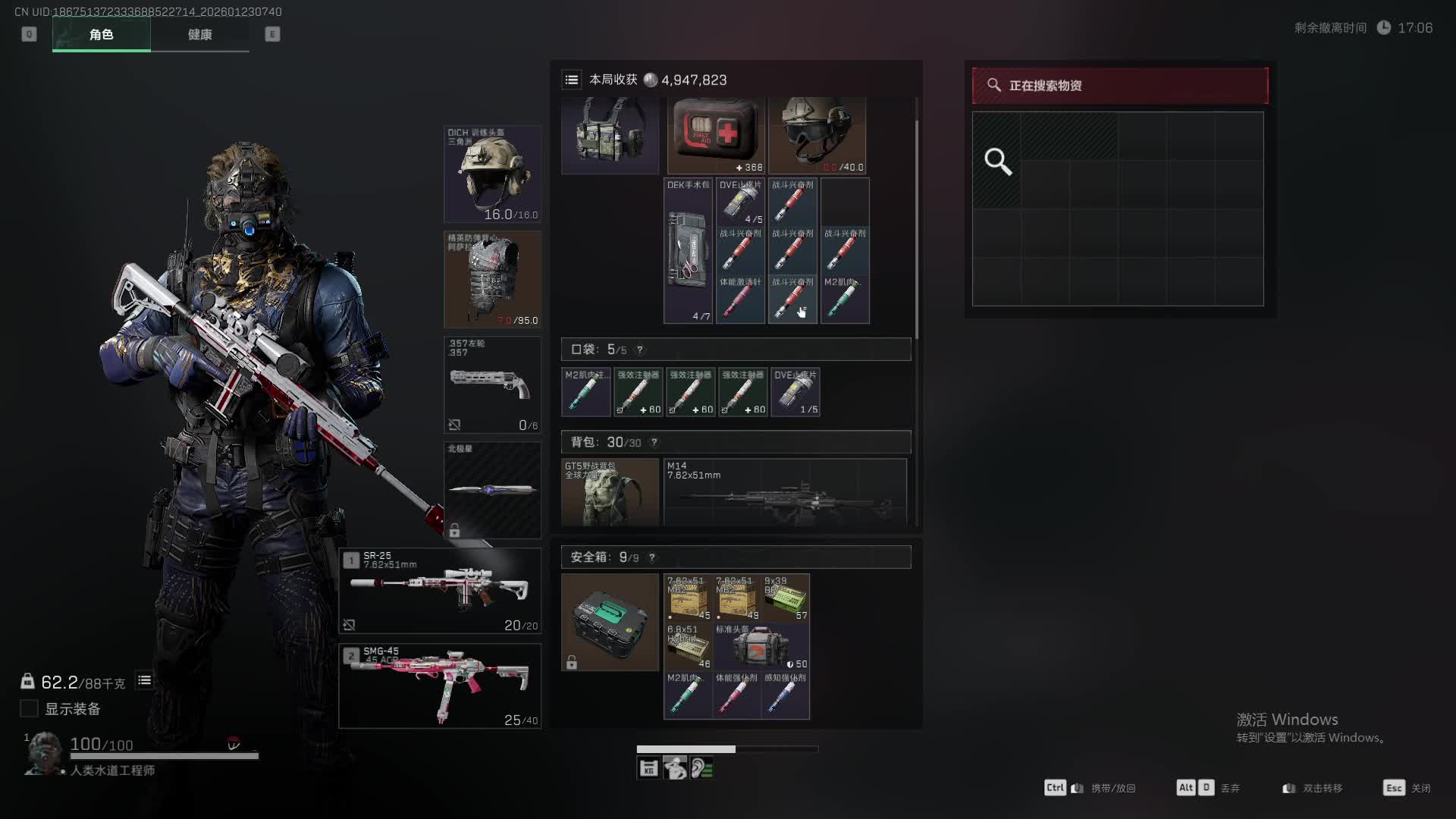
Task: Select the M14 rifle in backpack
Action: [785, 493]
